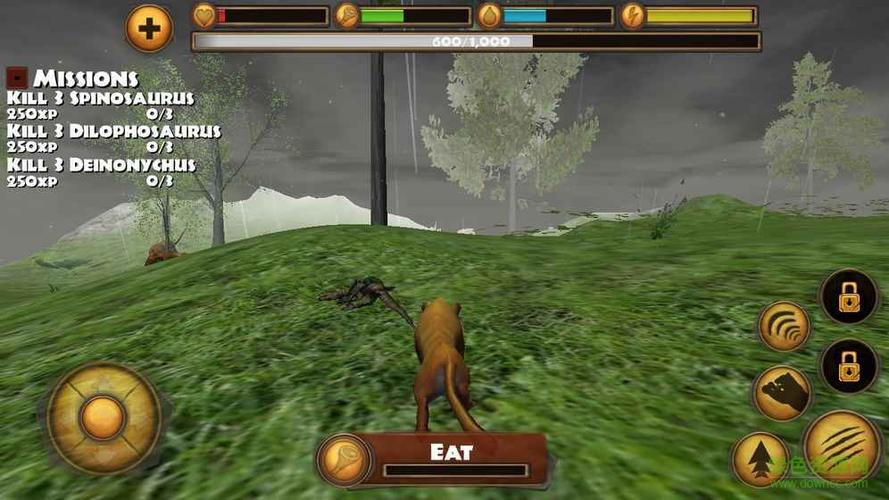Select the Kill 3 Dilophosaurus mission
The image size is (889, 500).
(x=113, y=131)
